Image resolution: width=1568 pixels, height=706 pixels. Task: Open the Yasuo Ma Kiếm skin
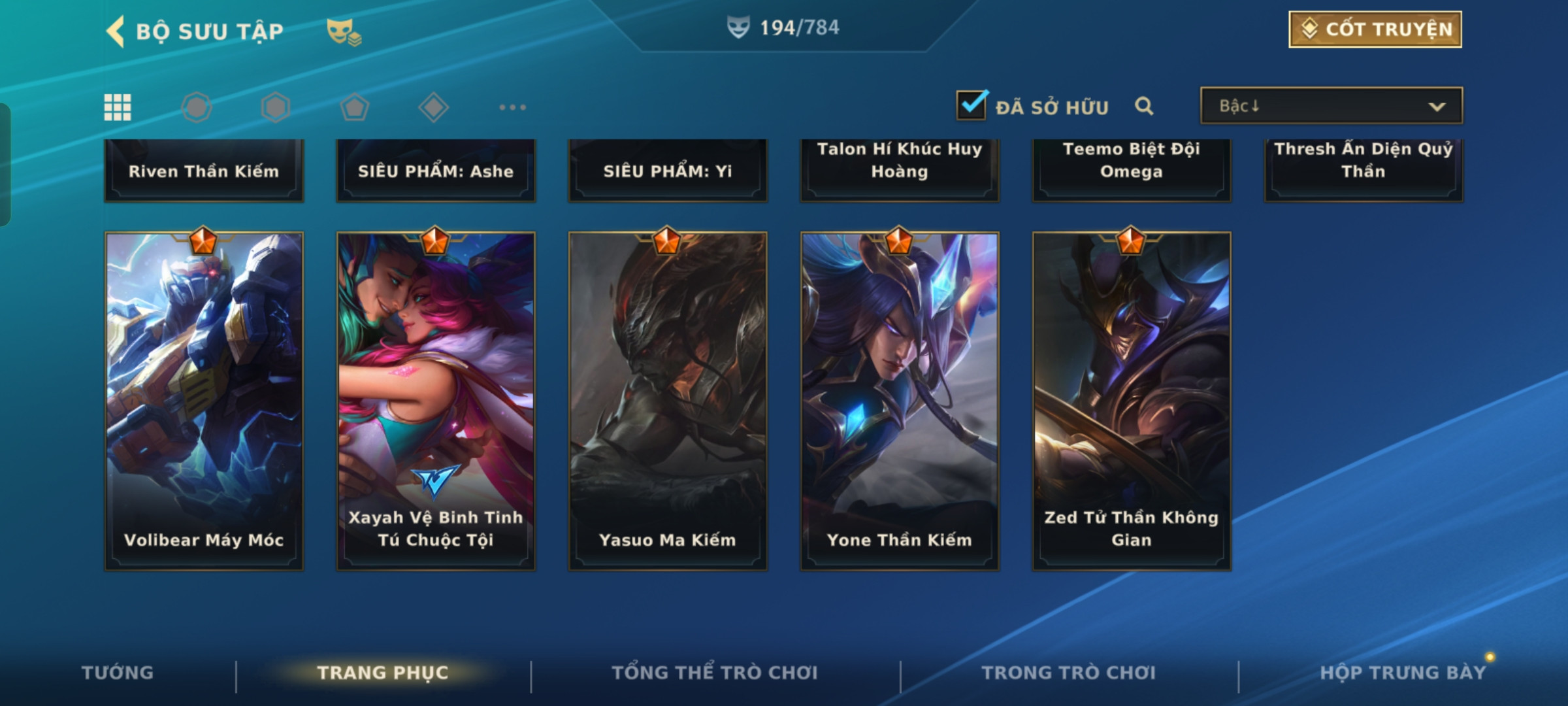(x=668, y=400)
